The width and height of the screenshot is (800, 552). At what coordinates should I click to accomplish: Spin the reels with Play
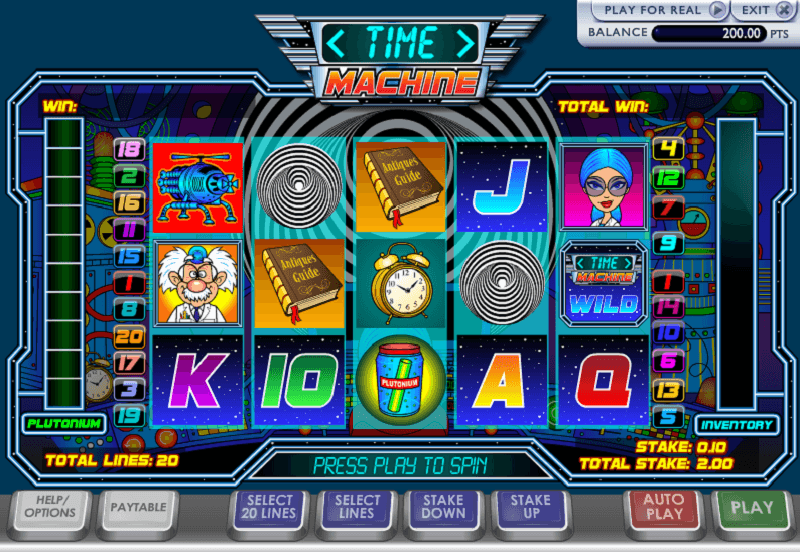[x=751, y=507]
